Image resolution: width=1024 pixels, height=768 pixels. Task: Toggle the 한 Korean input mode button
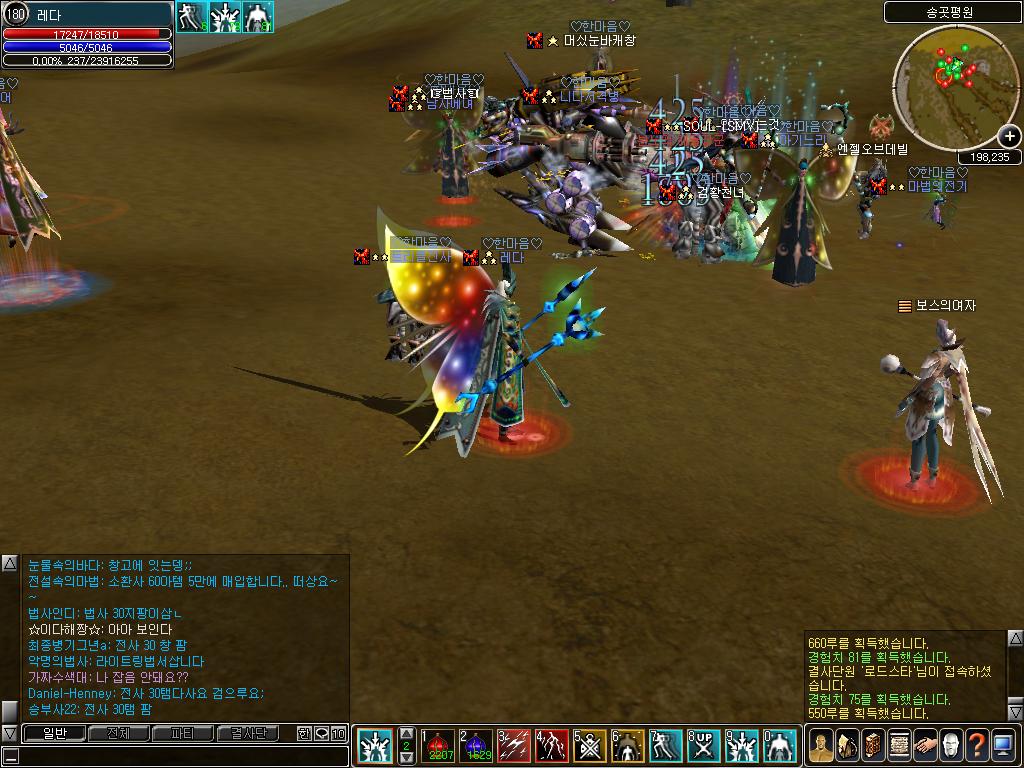tap(305, 734)
